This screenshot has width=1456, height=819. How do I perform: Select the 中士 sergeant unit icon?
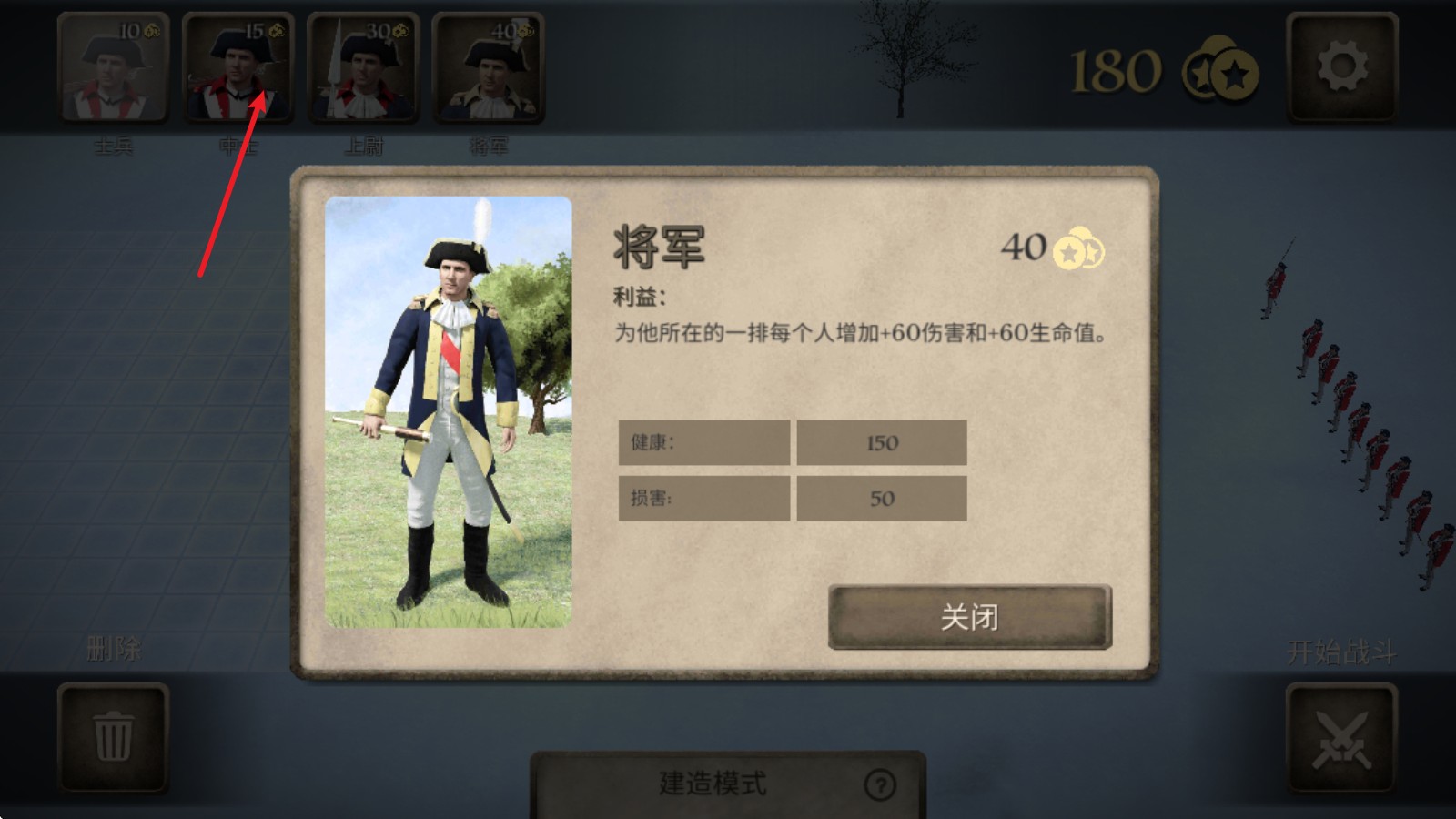[239, 68]
